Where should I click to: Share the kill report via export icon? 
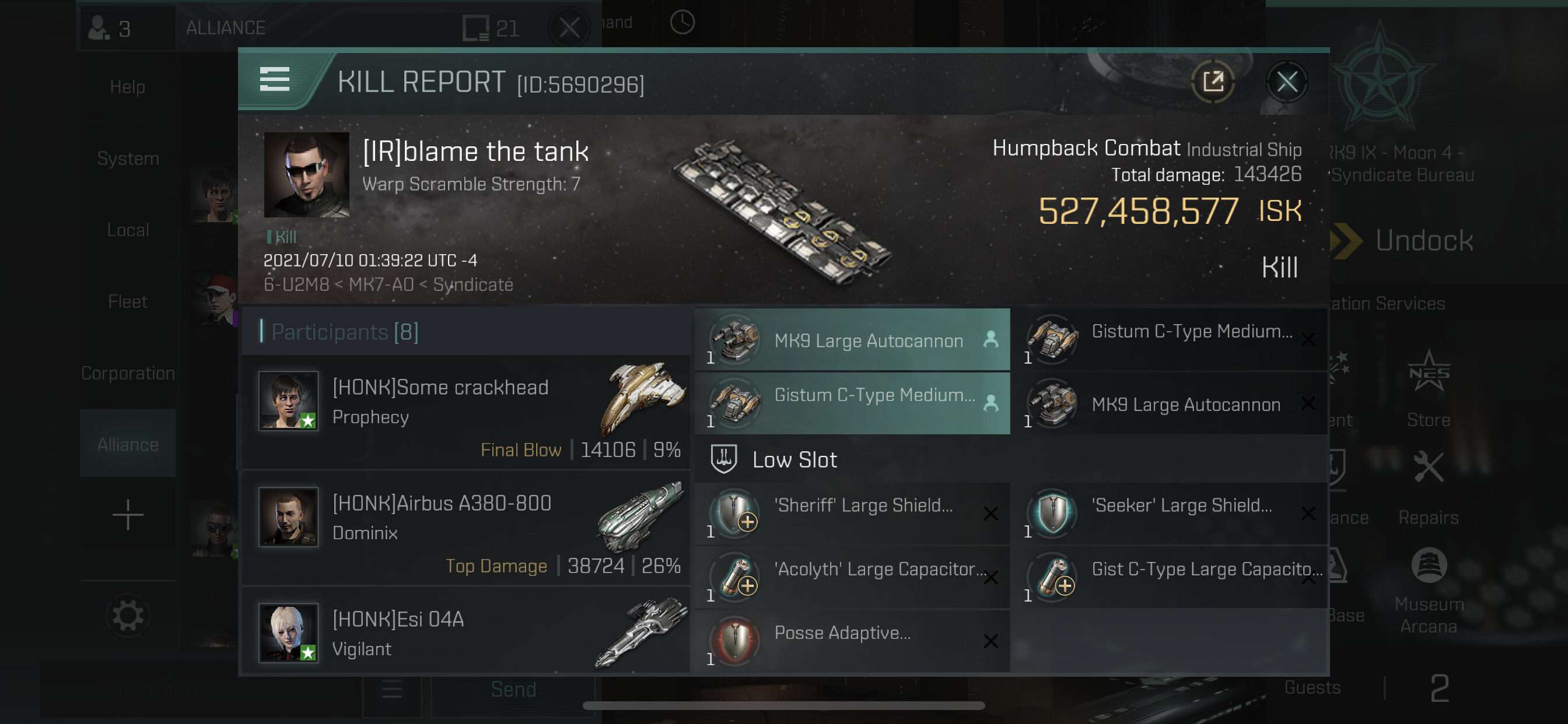click(x=1213, y=82)
